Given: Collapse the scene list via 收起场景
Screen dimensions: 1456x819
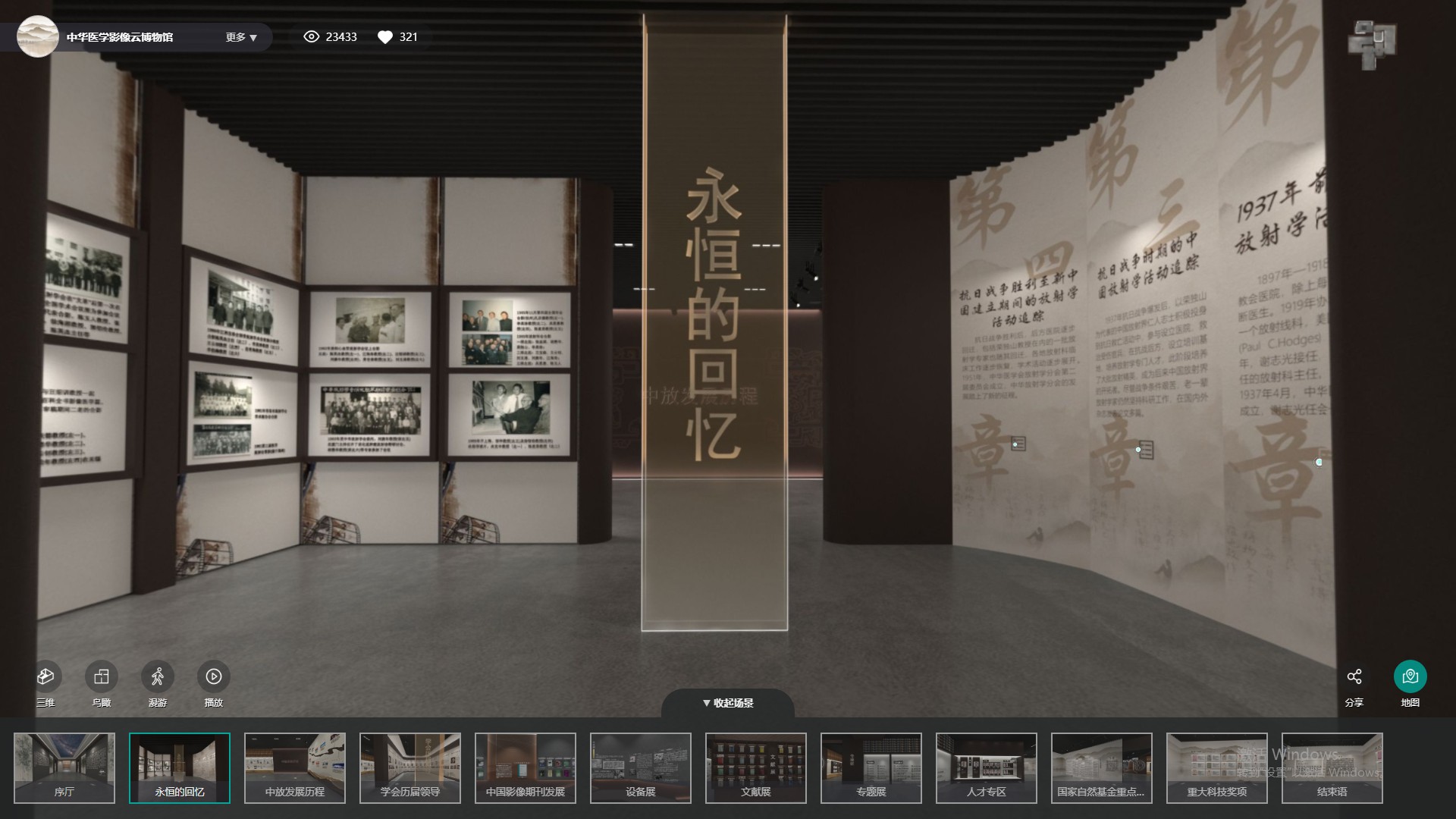Looking at the screenshot, I should pos(729,703).
